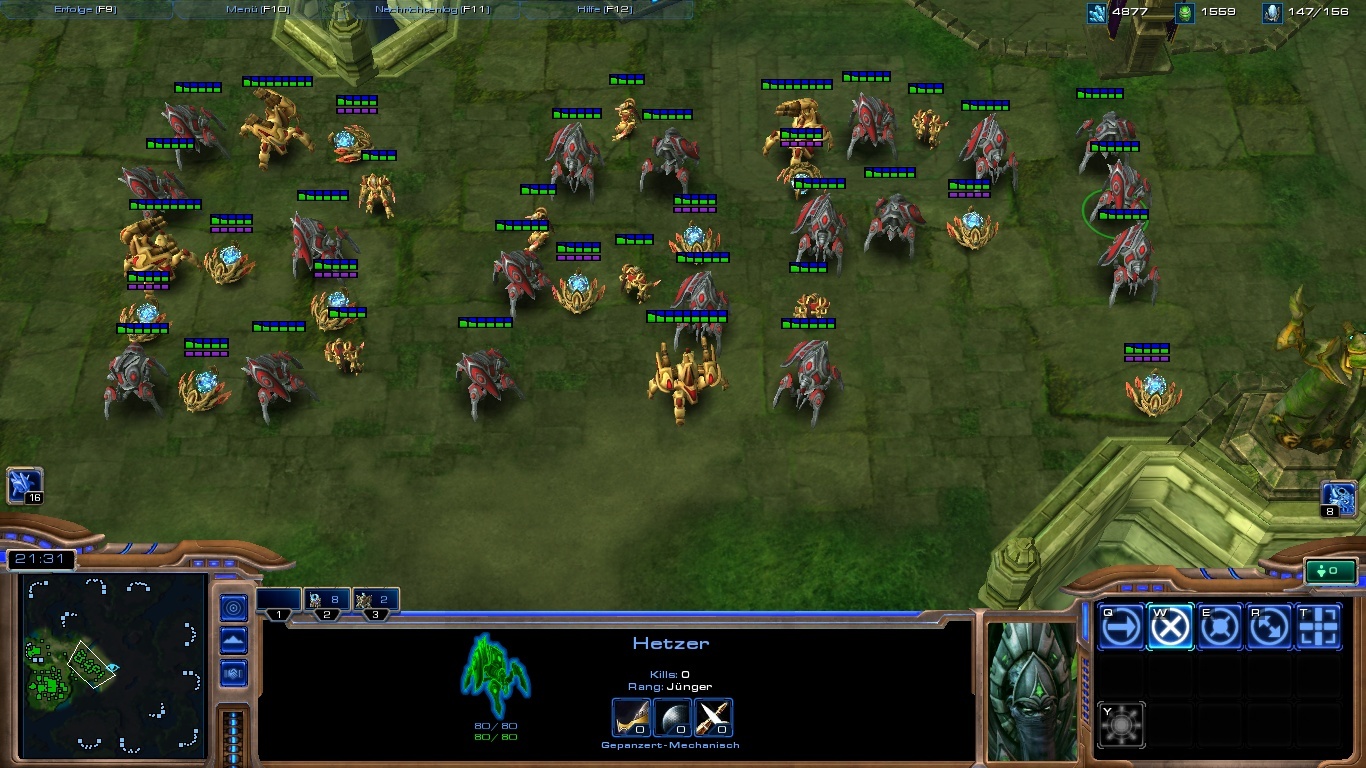Select control group 3 with 2 units
1366x768 pixels.
point(375,602)
